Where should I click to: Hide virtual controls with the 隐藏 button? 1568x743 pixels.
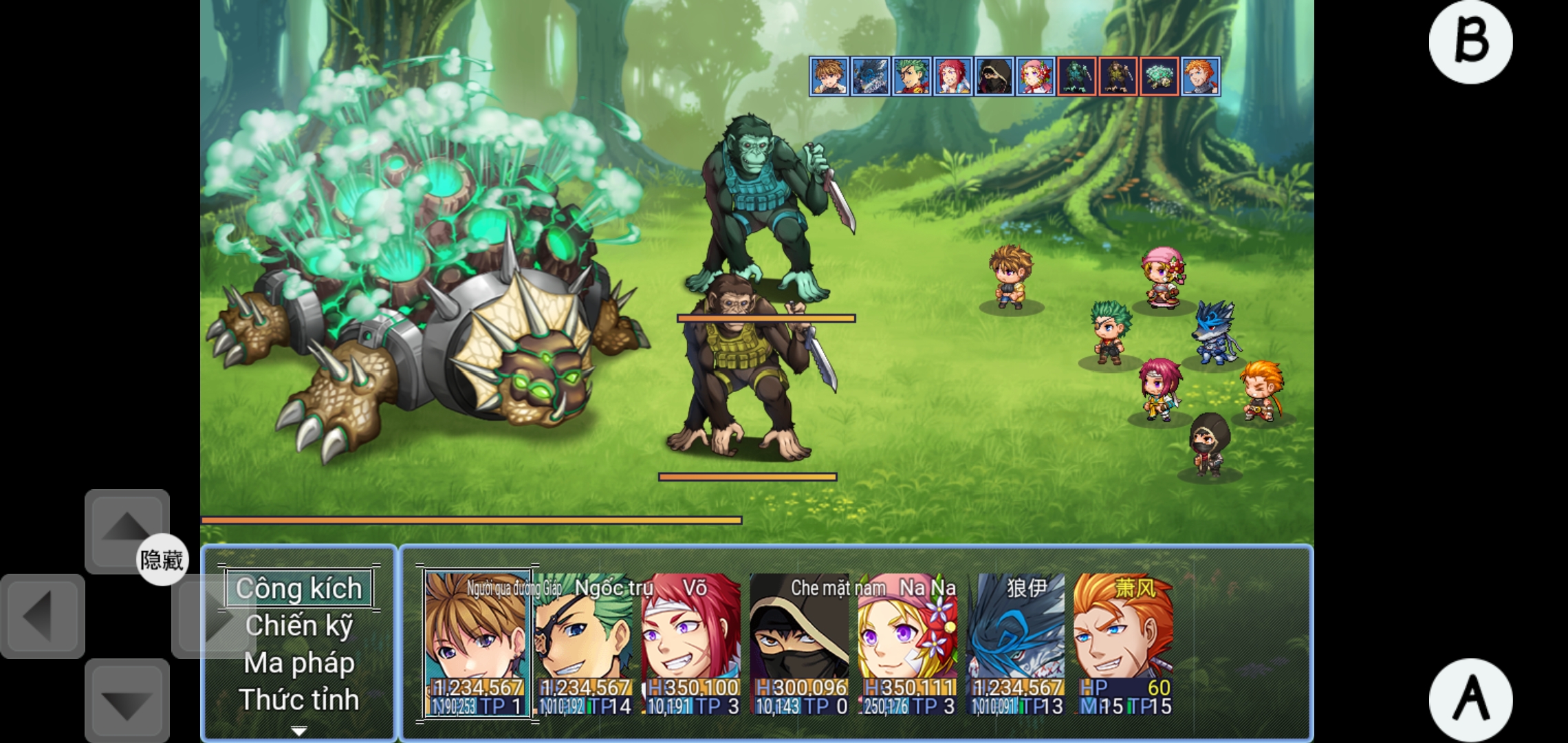pos(162,560)
